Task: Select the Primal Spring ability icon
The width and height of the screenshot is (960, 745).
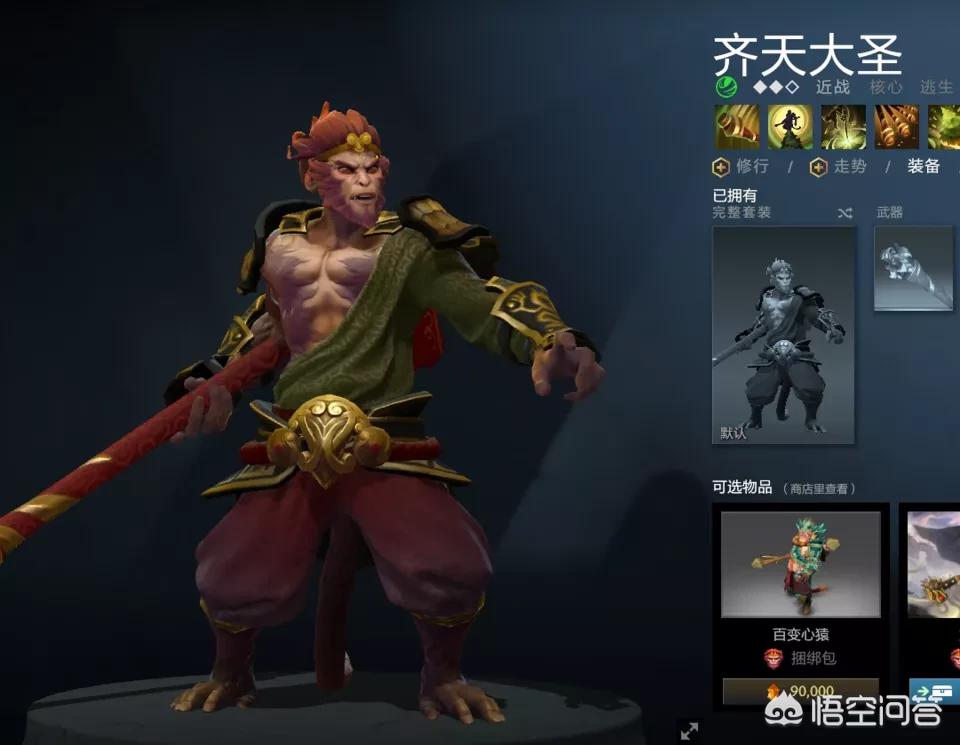Action: (x=843, y=127)
